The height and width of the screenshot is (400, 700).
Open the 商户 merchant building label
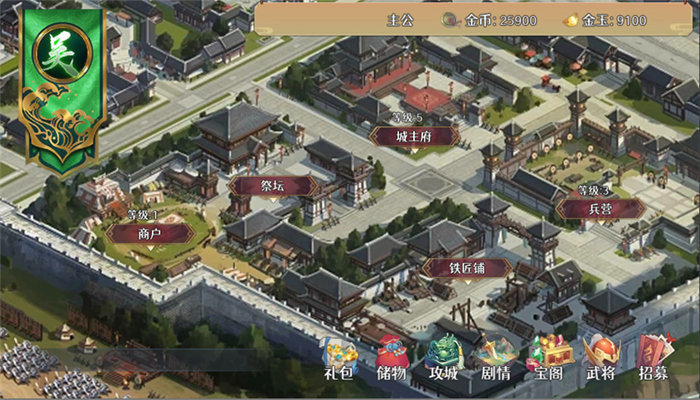[x=150, y=233]
